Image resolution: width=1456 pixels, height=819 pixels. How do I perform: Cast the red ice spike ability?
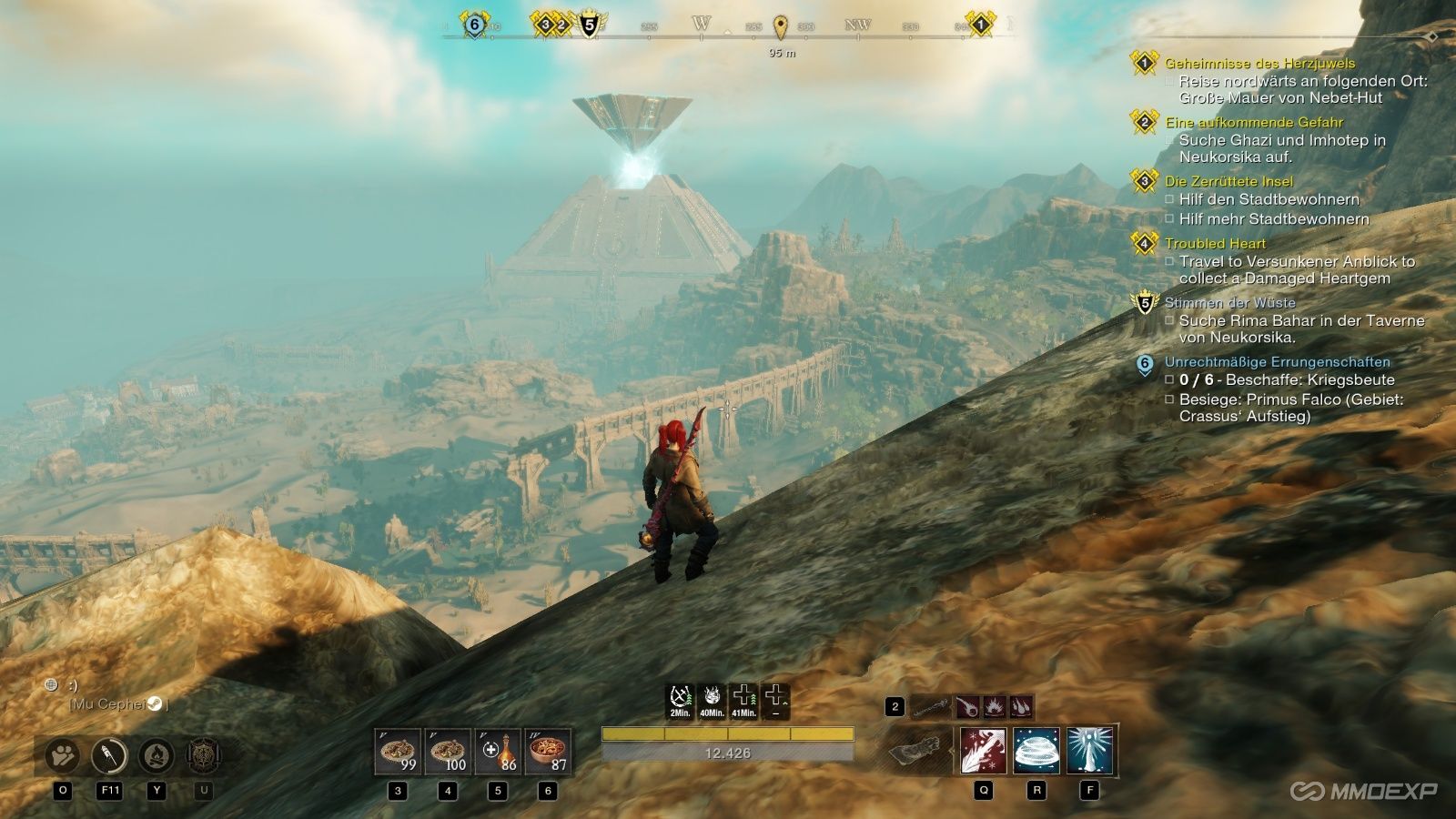984,751
